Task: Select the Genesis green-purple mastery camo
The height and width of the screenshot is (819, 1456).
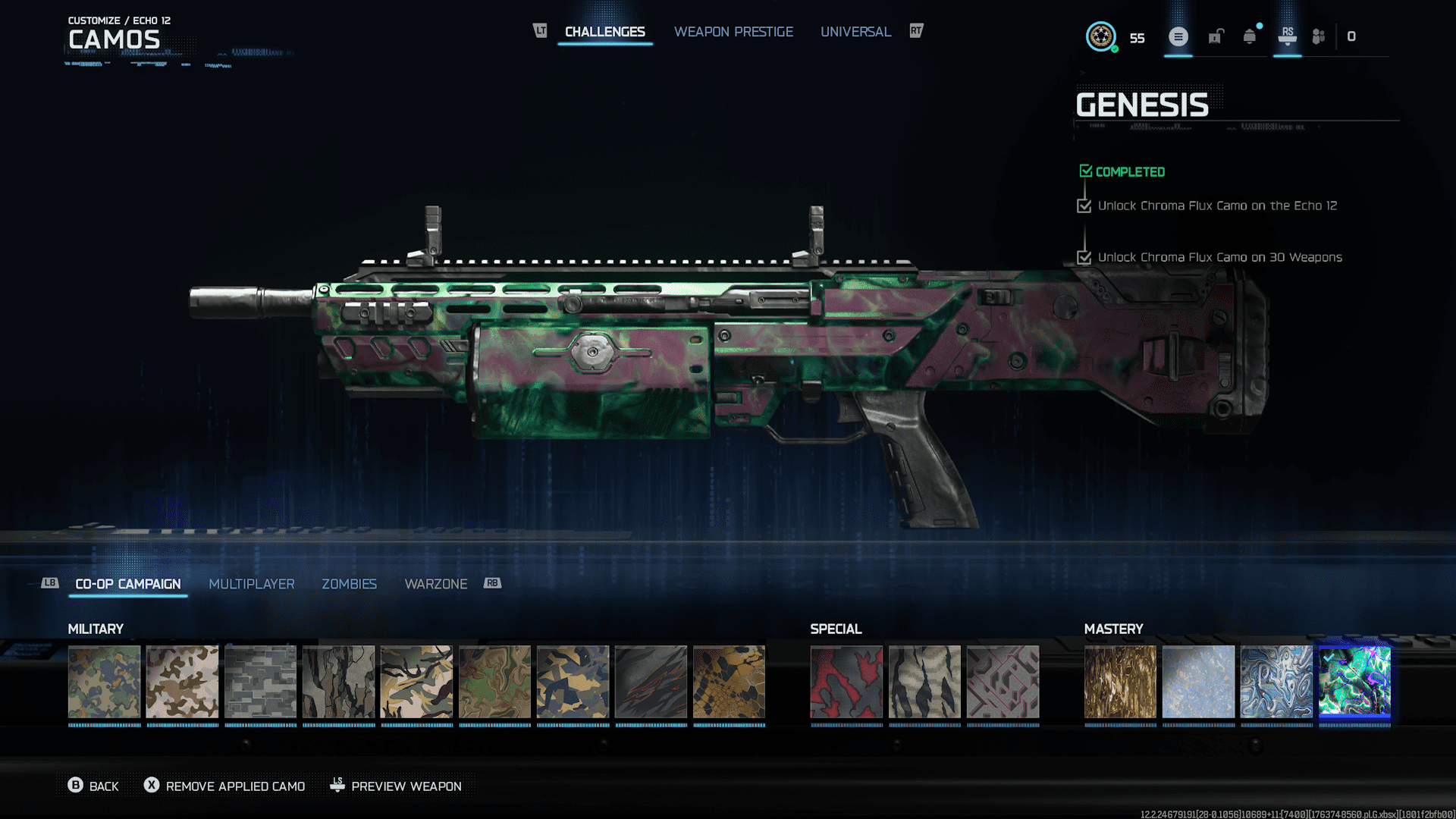Action: coord(1354,682)
